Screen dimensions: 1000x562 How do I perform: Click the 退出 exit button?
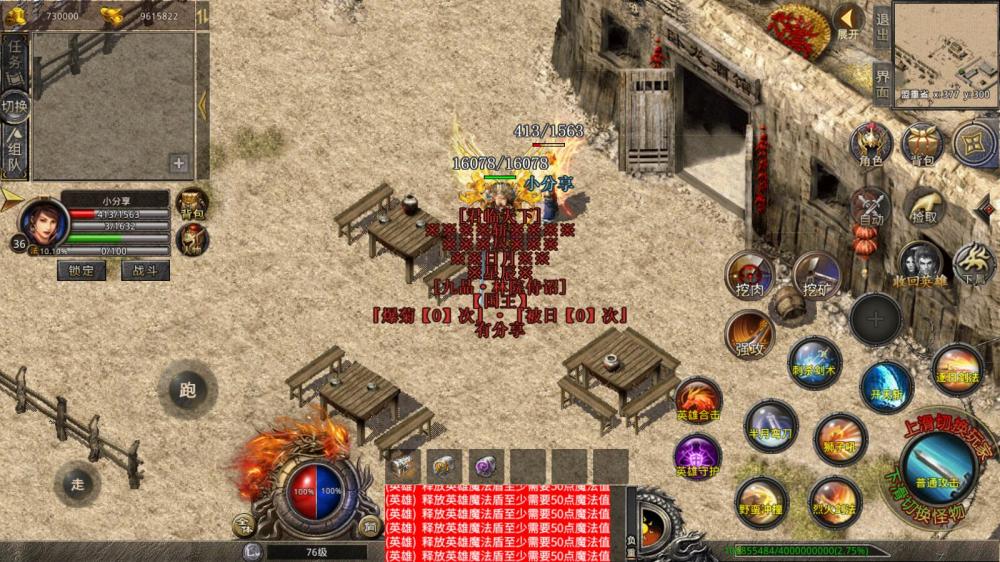click(x=881, y=24)
